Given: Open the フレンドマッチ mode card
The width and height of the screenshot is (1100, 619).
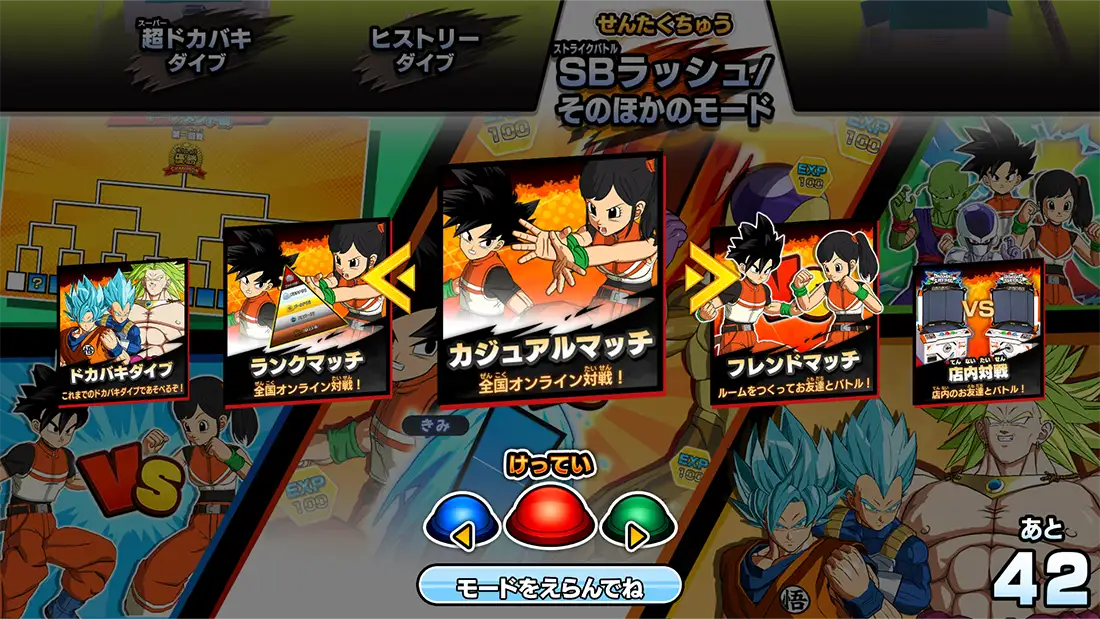Looking at the screenshot, I should [794, 315].
